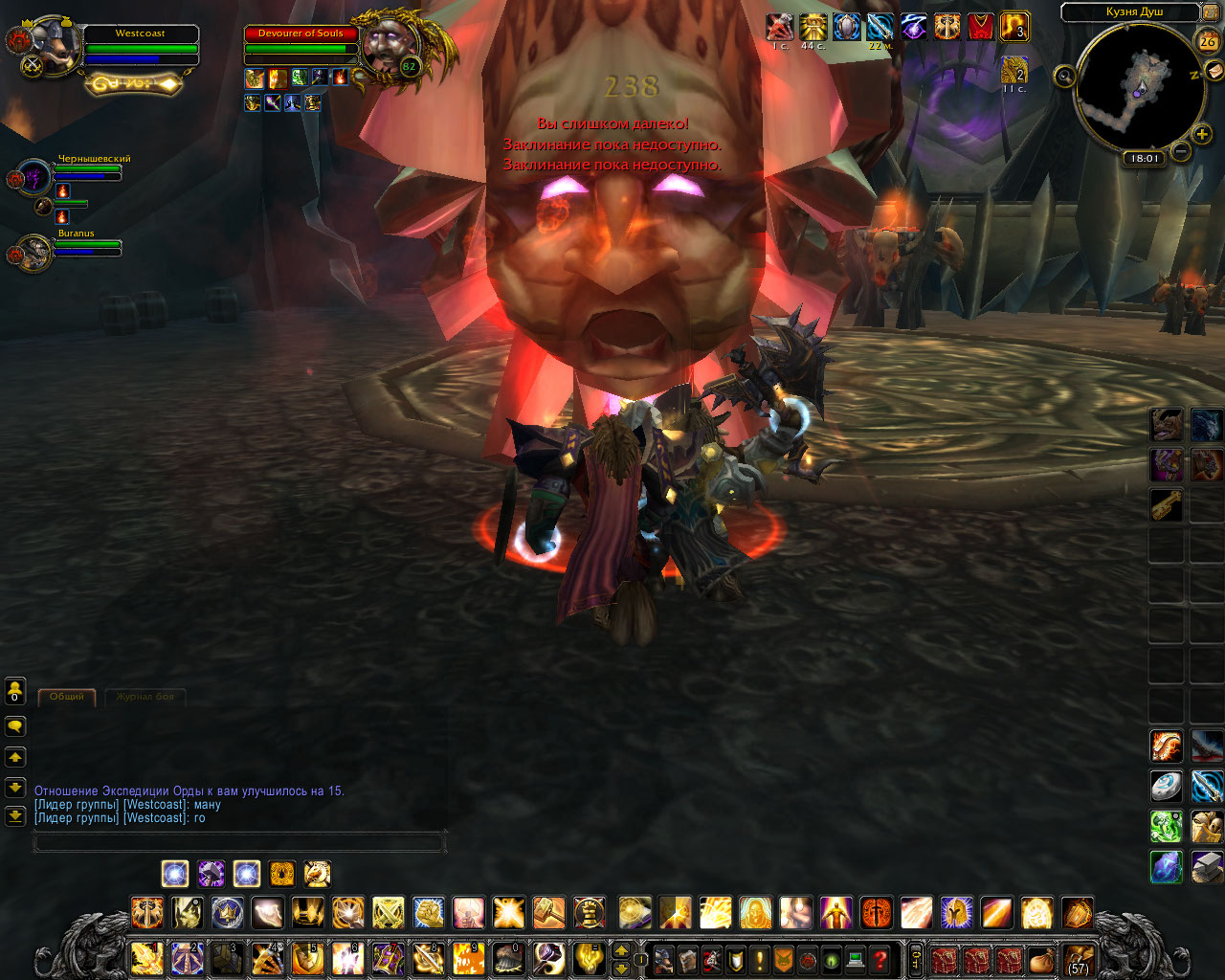Select party member Buranus's portrait

click(34, 252)
